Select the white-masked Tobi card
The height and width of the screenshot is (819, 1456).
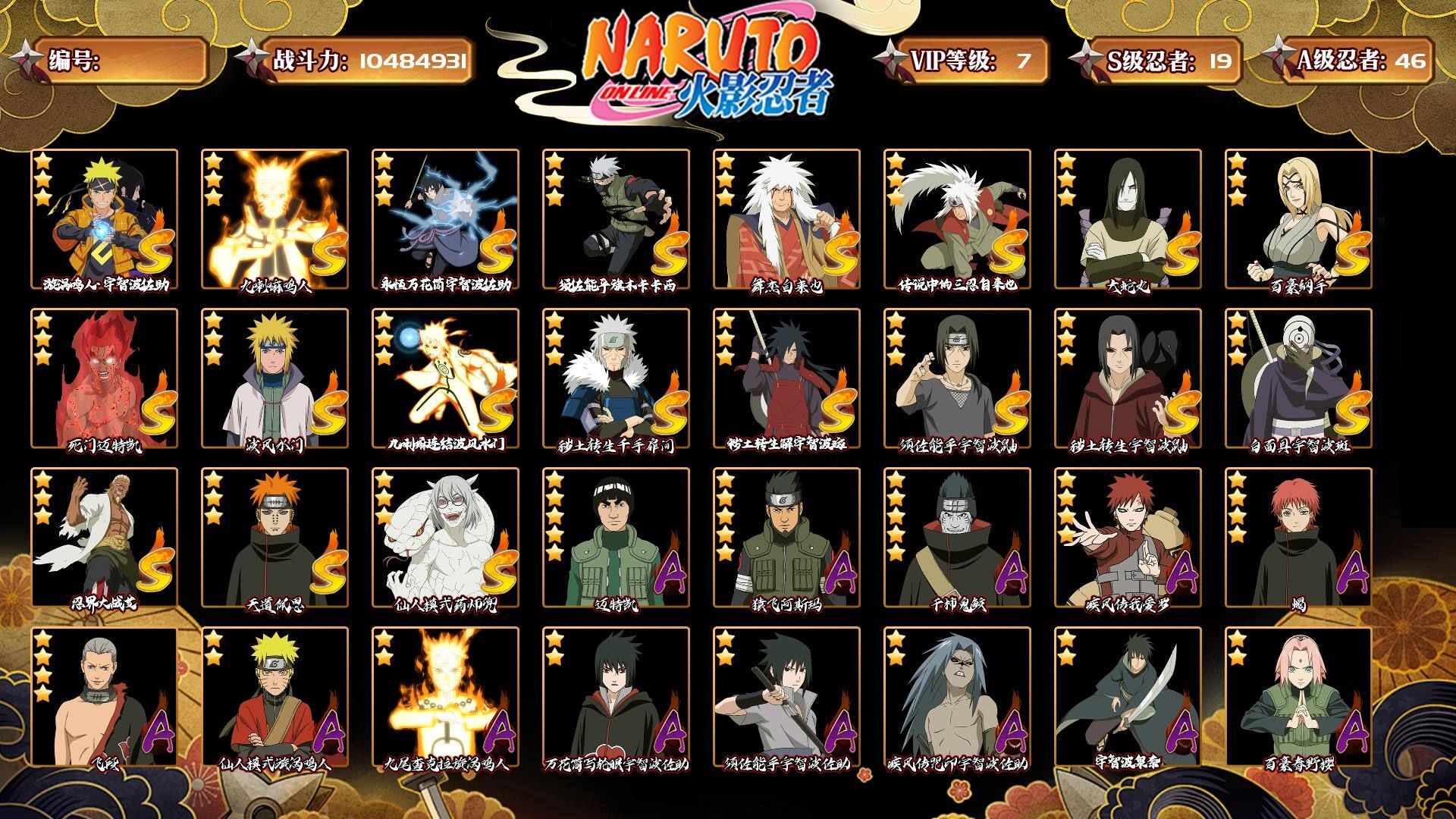pyautogui.click(x=1298, y=378)
